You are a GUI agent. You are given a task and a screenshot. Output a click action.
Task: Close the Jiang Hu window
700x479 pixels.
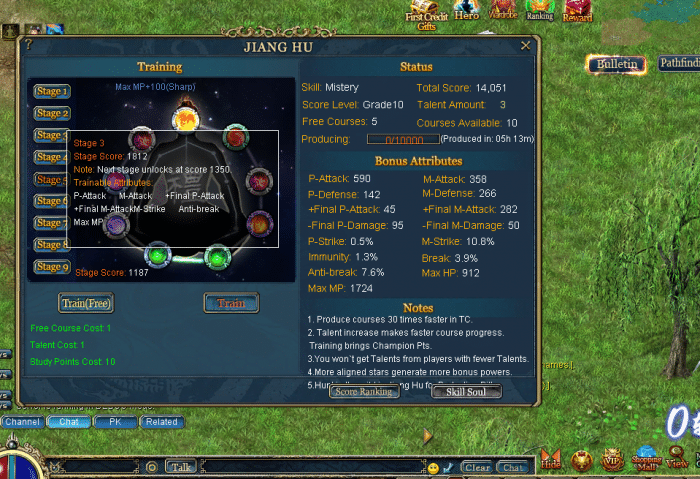tap(525, 46)
